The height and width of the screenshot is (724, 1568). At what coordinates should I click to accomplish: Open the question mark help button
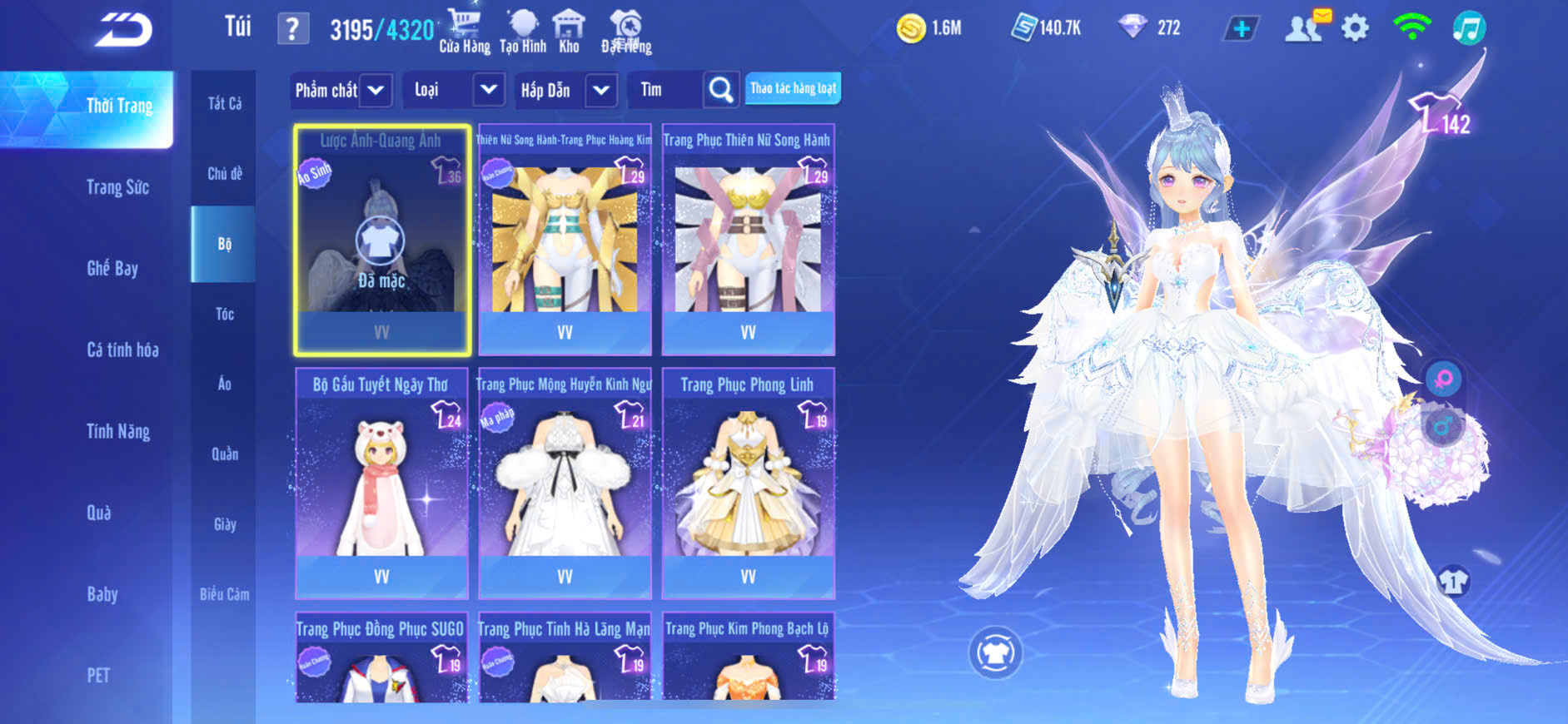(292, 29)
